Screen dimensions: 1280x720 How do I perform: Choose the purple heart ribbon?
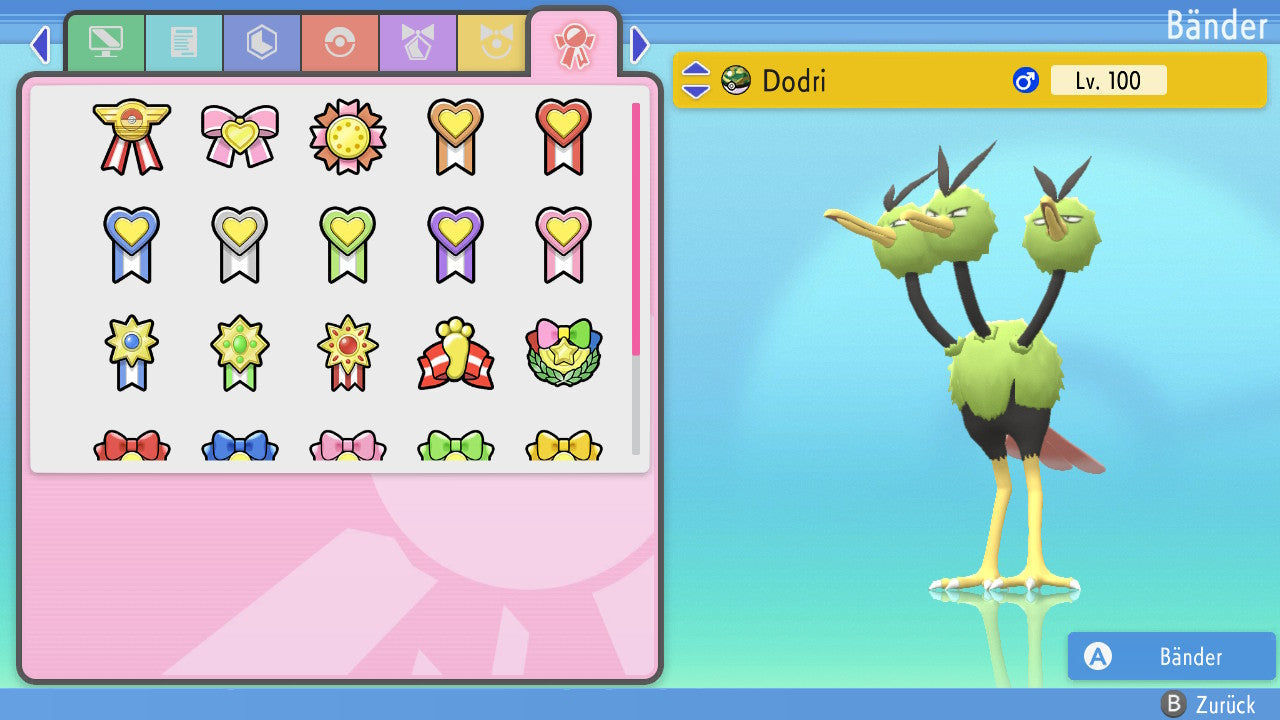[x=455, y=244]
